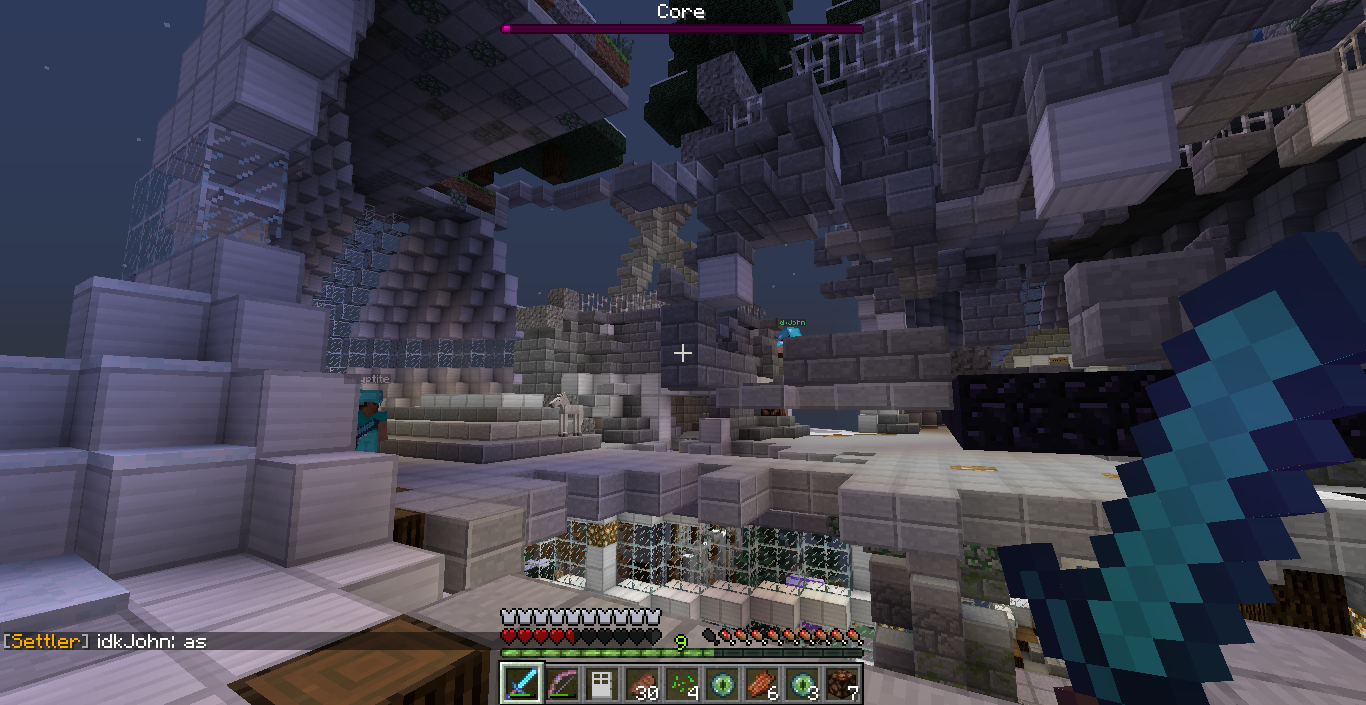The image size is (1366, 705).
Task: Choose the iron door hotbar slot
Action: (x=601, y=684)
